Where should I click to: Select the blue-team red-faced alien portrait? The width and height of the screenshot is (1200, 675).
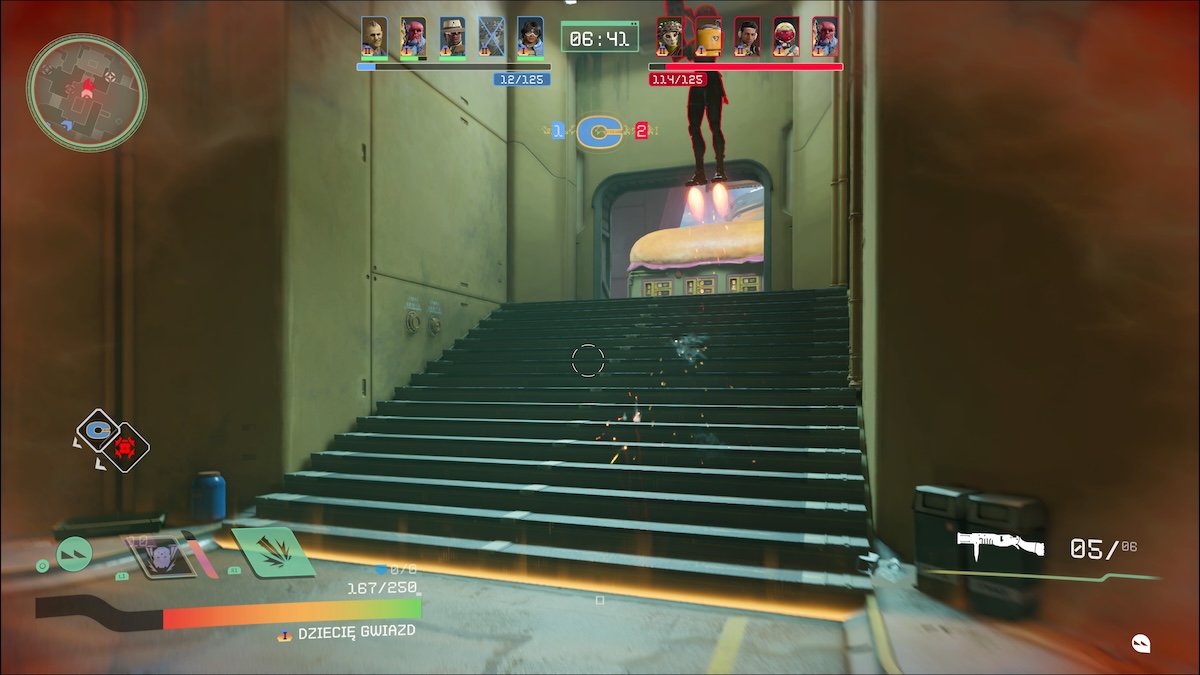413,37
